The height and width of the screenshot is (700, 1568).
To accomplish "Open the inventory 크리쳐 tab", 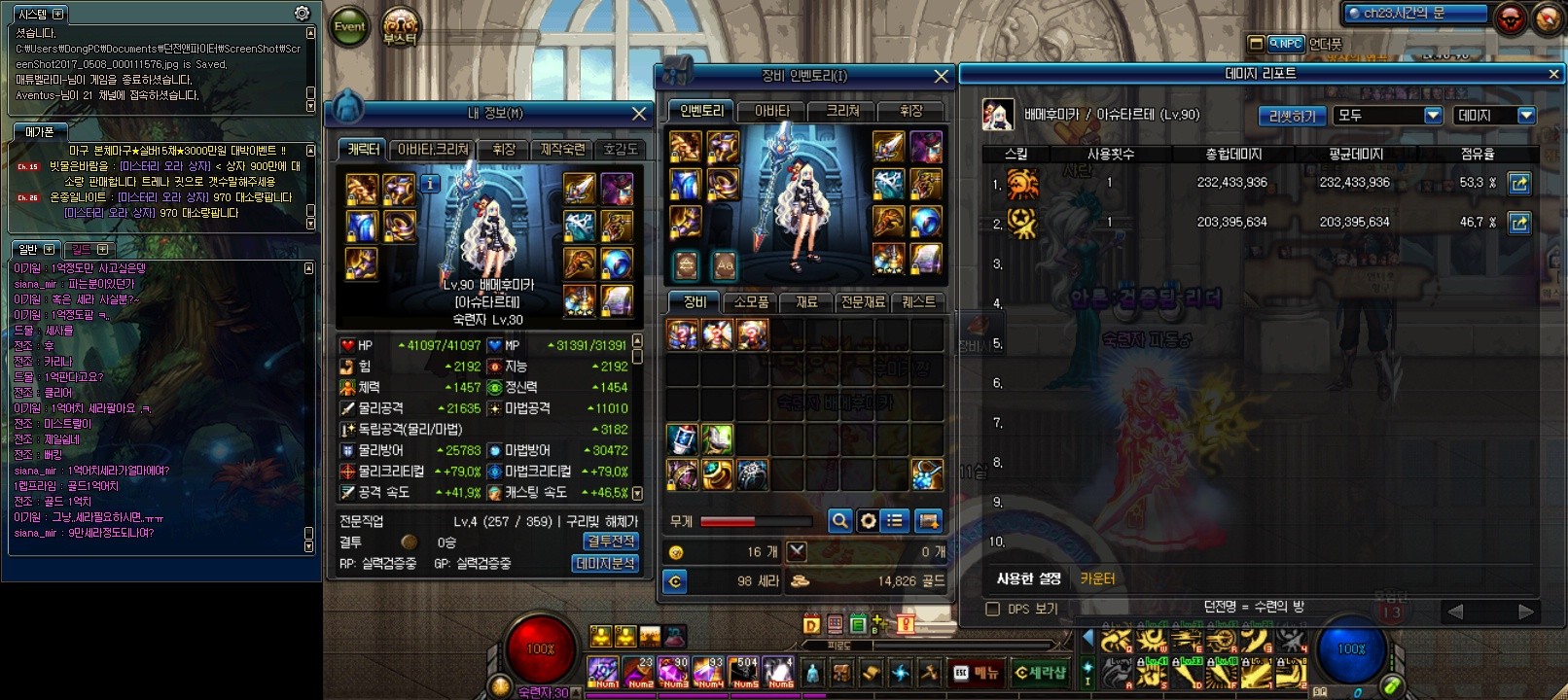I will pos(842,111).
